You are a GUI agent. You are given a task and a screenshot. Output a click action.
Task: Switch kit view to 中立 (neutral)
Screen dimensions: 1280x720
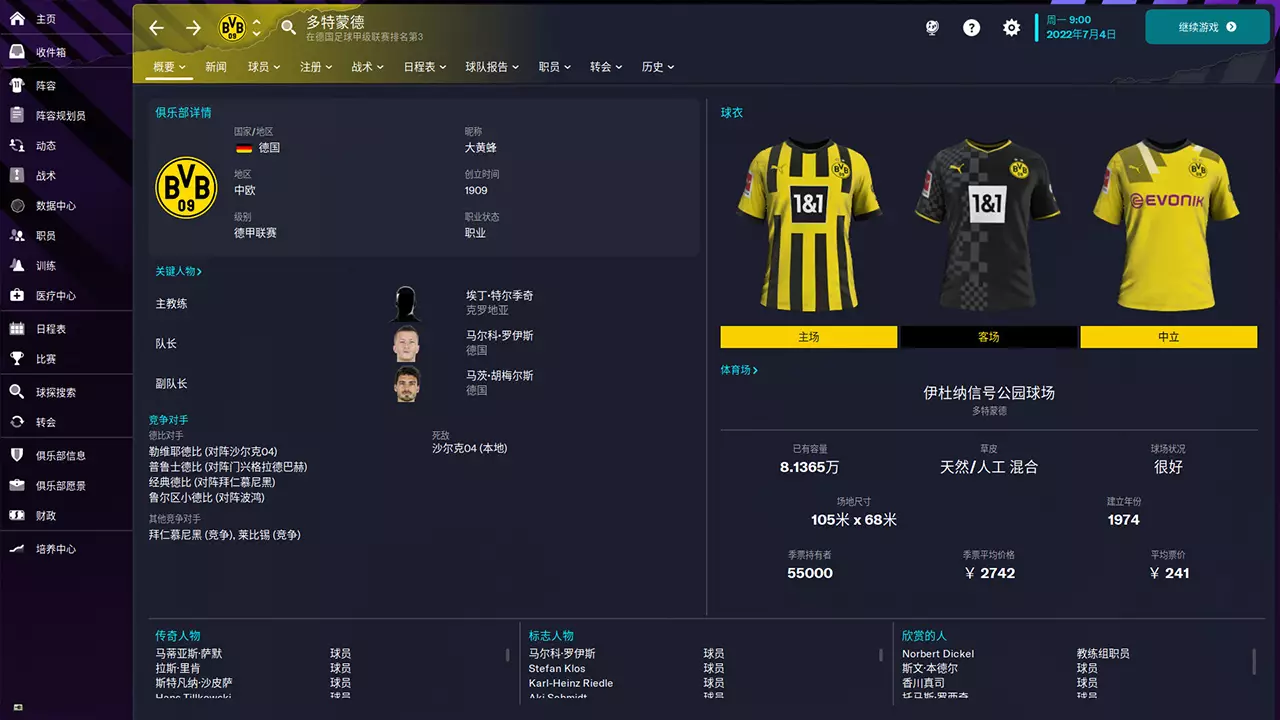[1168, 337]
